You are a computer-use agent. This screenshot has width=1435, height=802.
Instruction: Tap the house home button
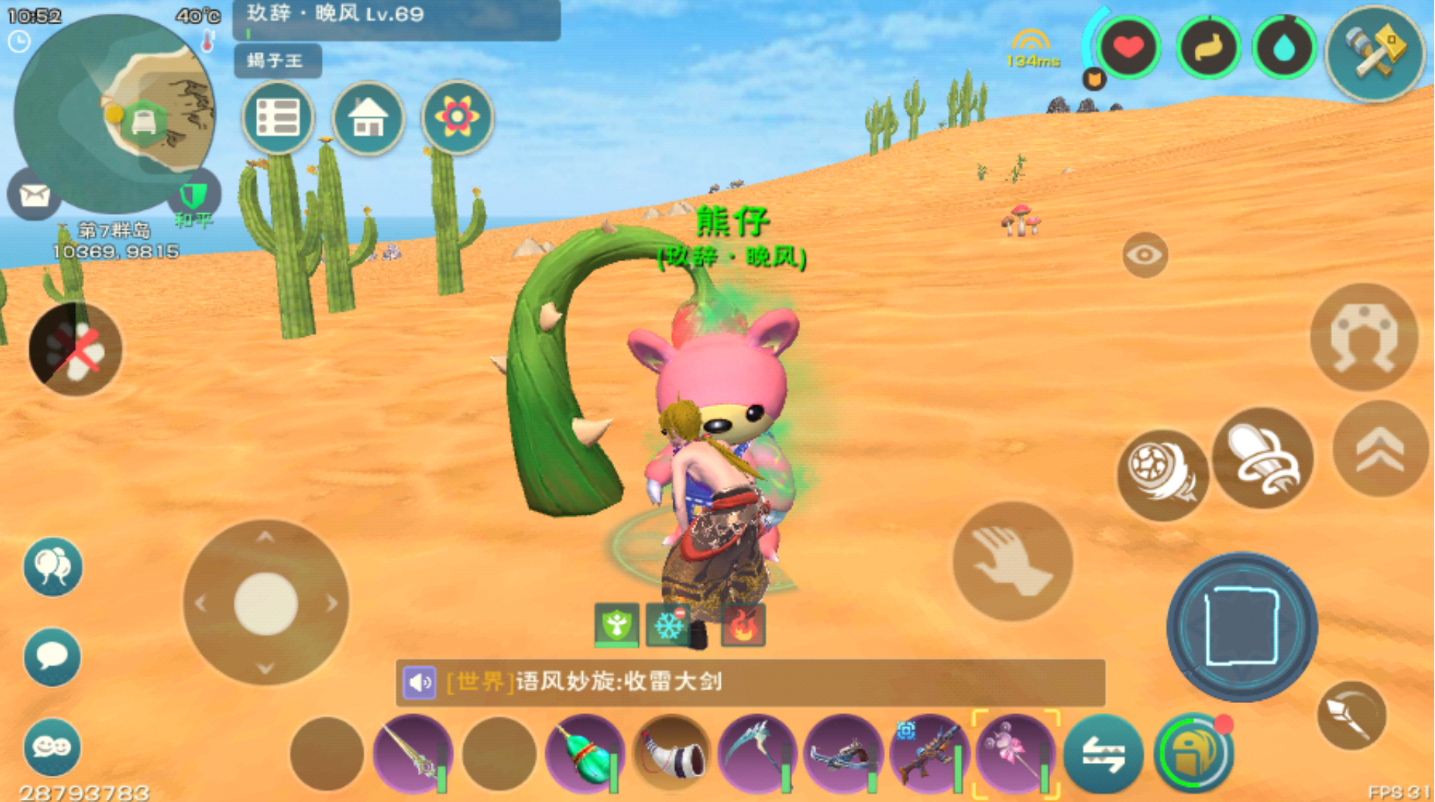[x=368, y=118]
